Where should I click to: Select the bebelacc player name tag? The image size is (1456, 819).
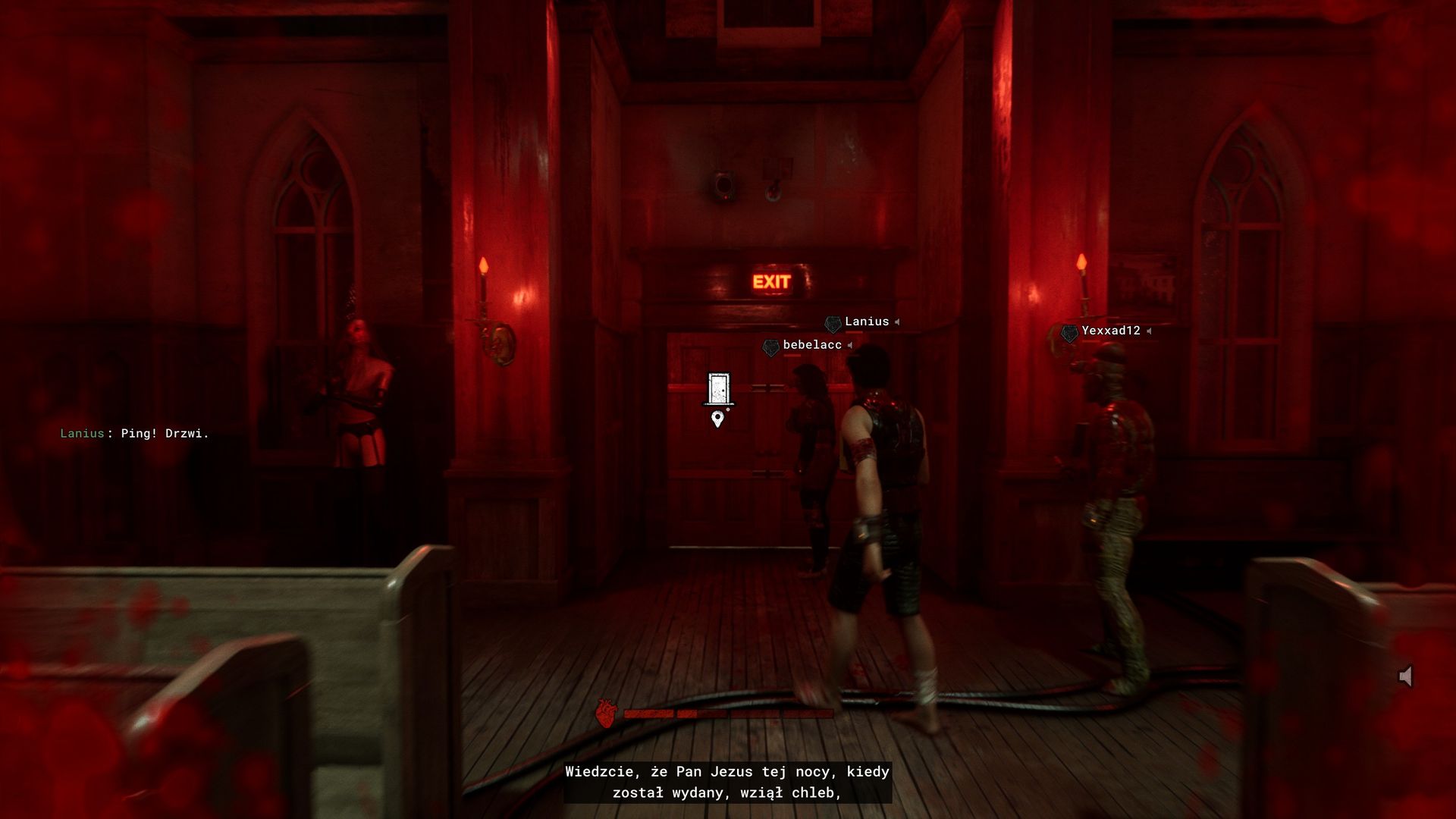tap(811, 345)
